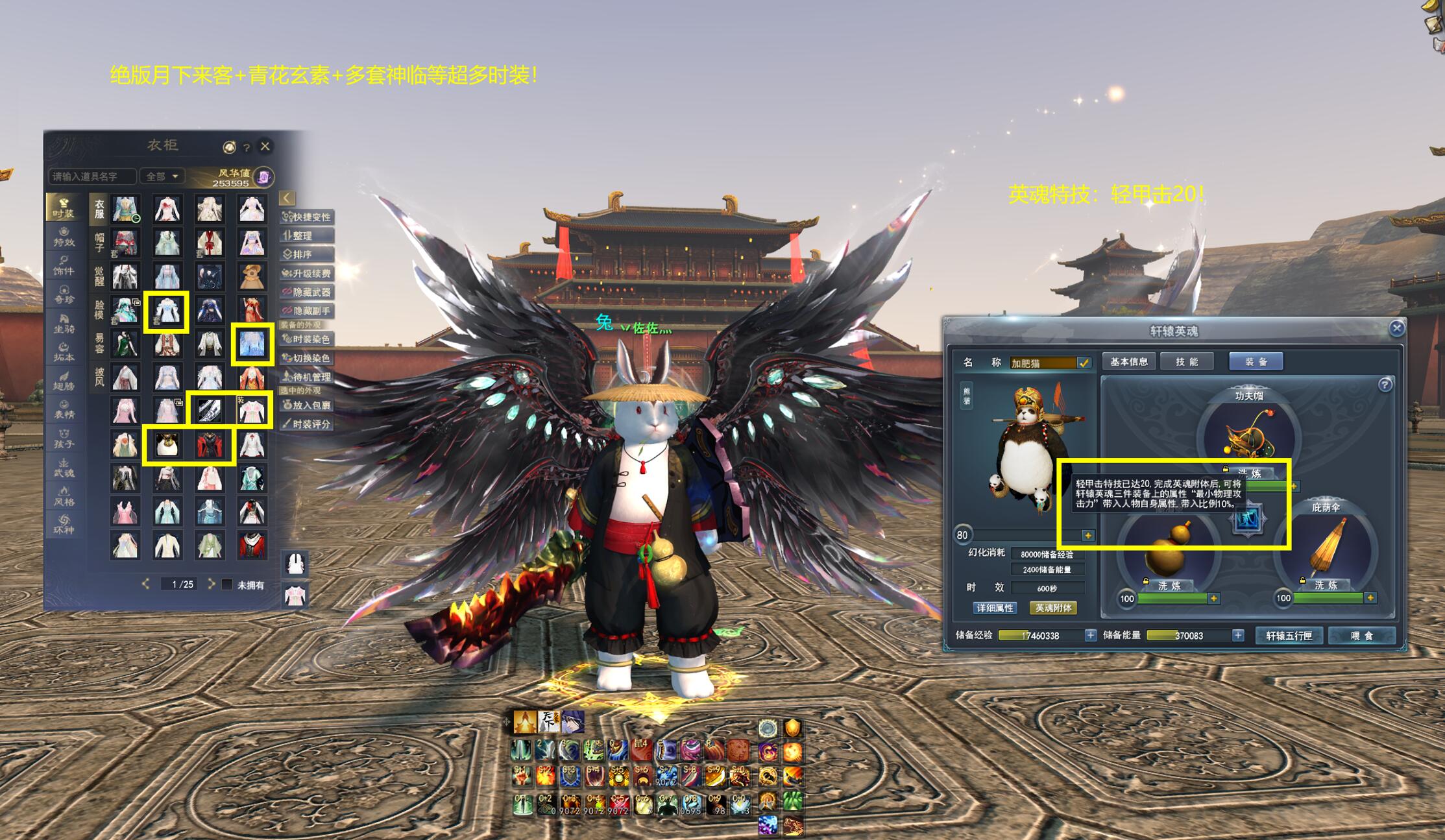Go to the next wardrobe page
The width and height of the screenshot is (1445, 840).
tap(211, 584)
